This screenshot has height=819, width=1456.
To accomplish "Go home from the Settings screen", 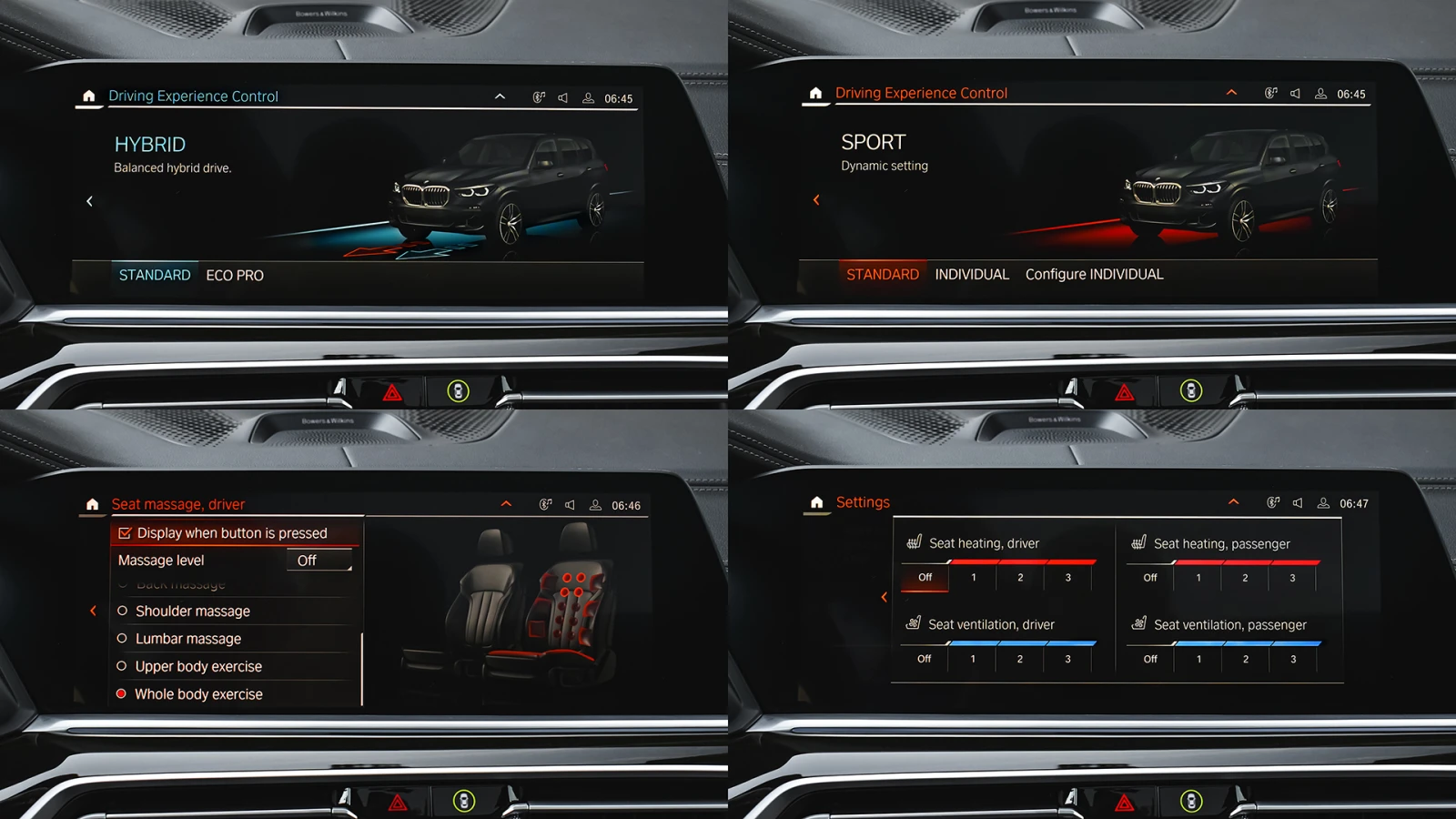I will (816, 502).
